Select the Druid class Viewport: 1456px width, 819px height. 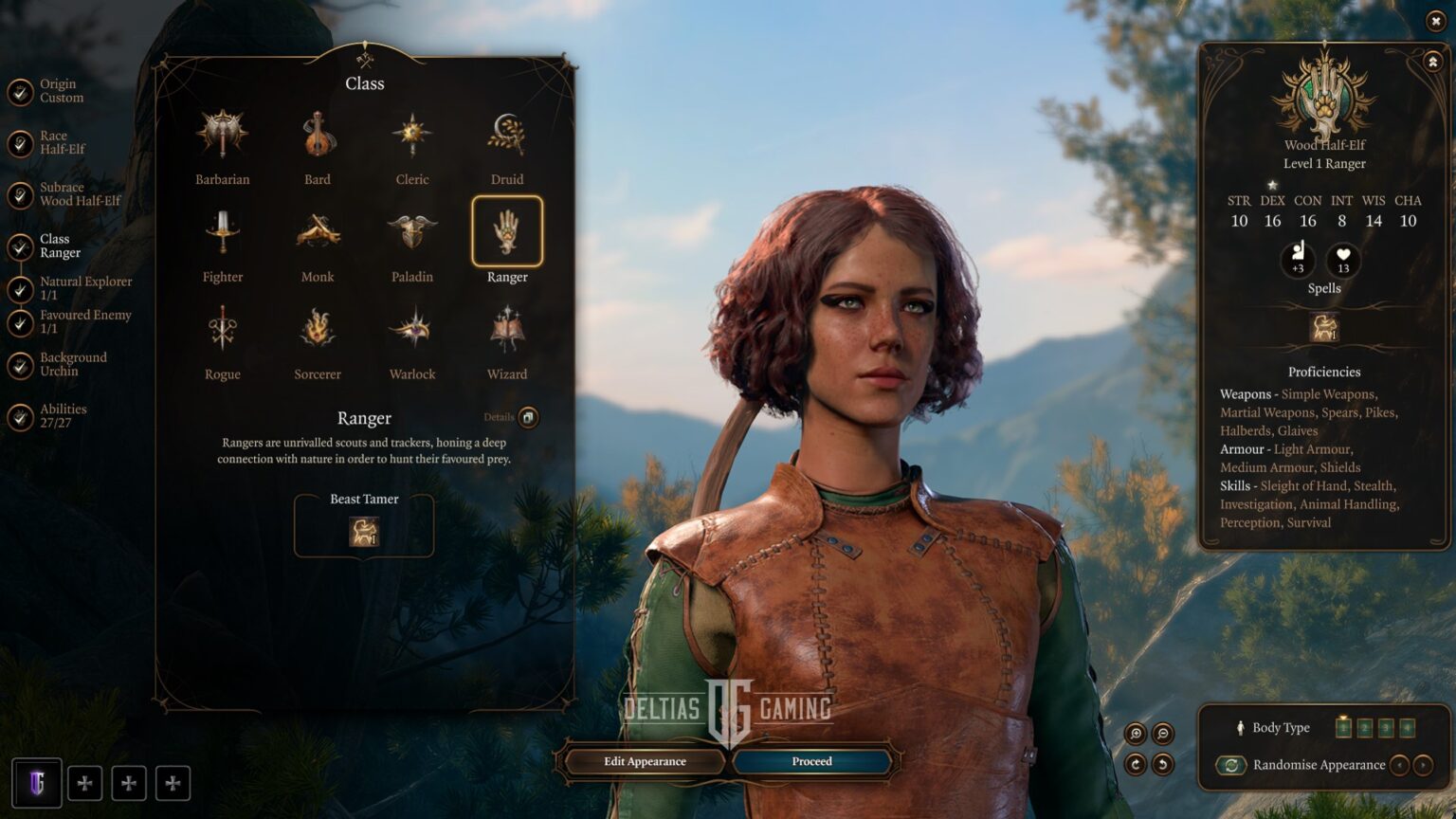507,135
